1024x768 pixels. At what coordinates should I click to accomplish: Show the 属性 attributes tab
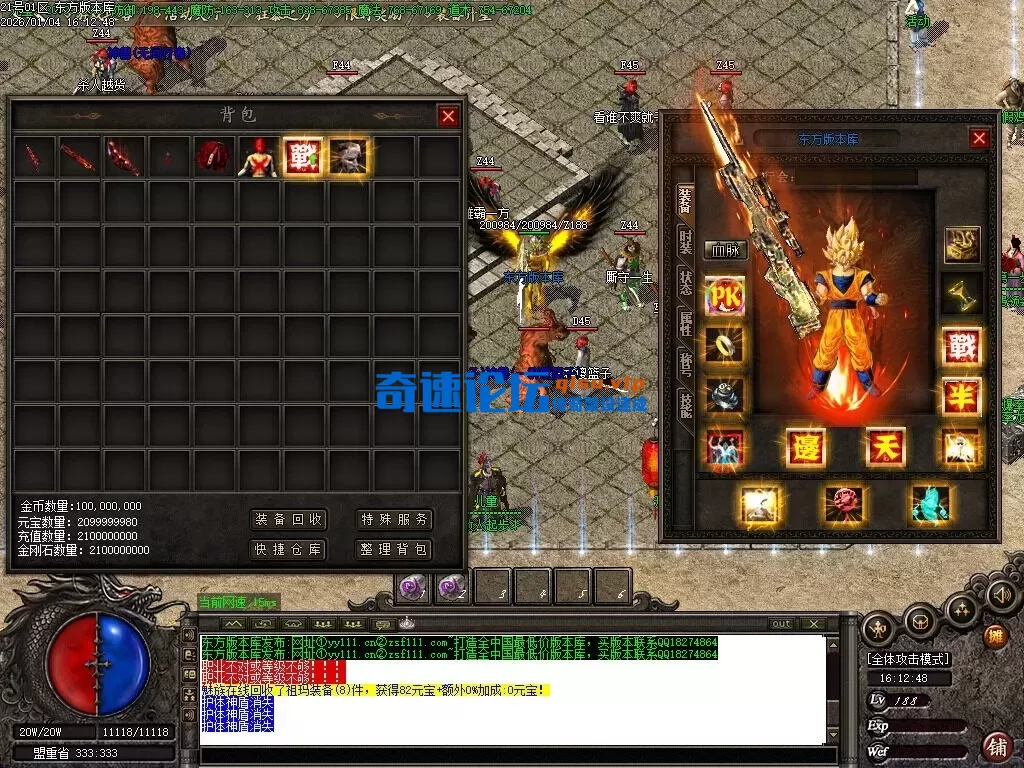pyautogui.click(x=685, y=322)
